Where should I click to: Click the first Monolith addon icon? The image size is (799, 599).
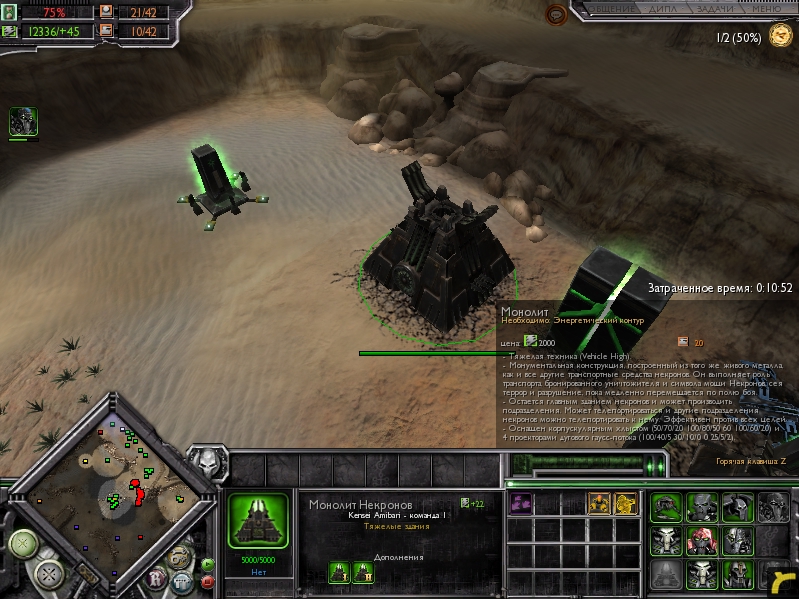[x=338, y=571]
